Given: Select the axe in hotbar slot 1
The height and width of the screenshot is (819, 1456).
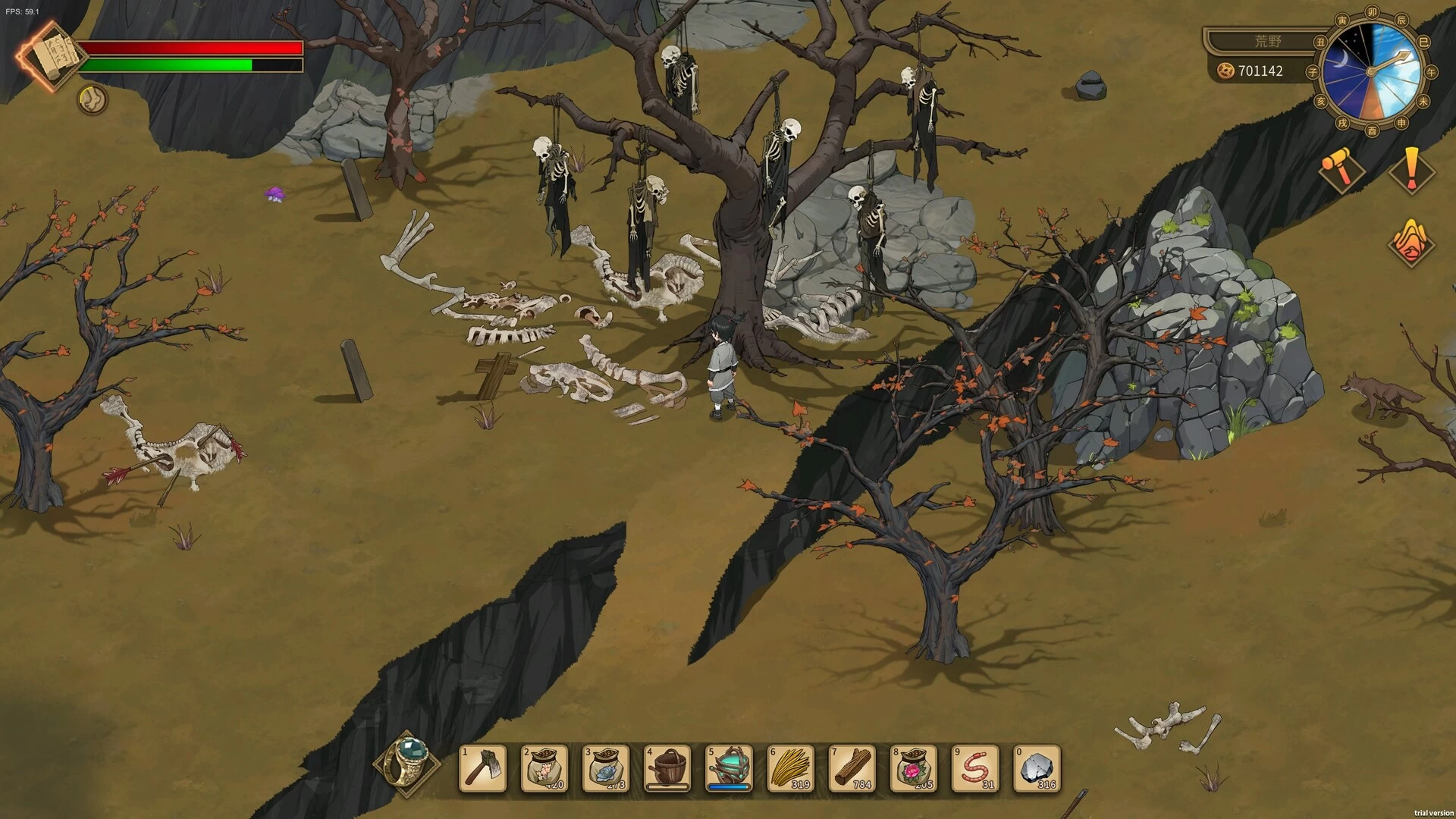Looking at the screenshot, I should pos(483,769).
